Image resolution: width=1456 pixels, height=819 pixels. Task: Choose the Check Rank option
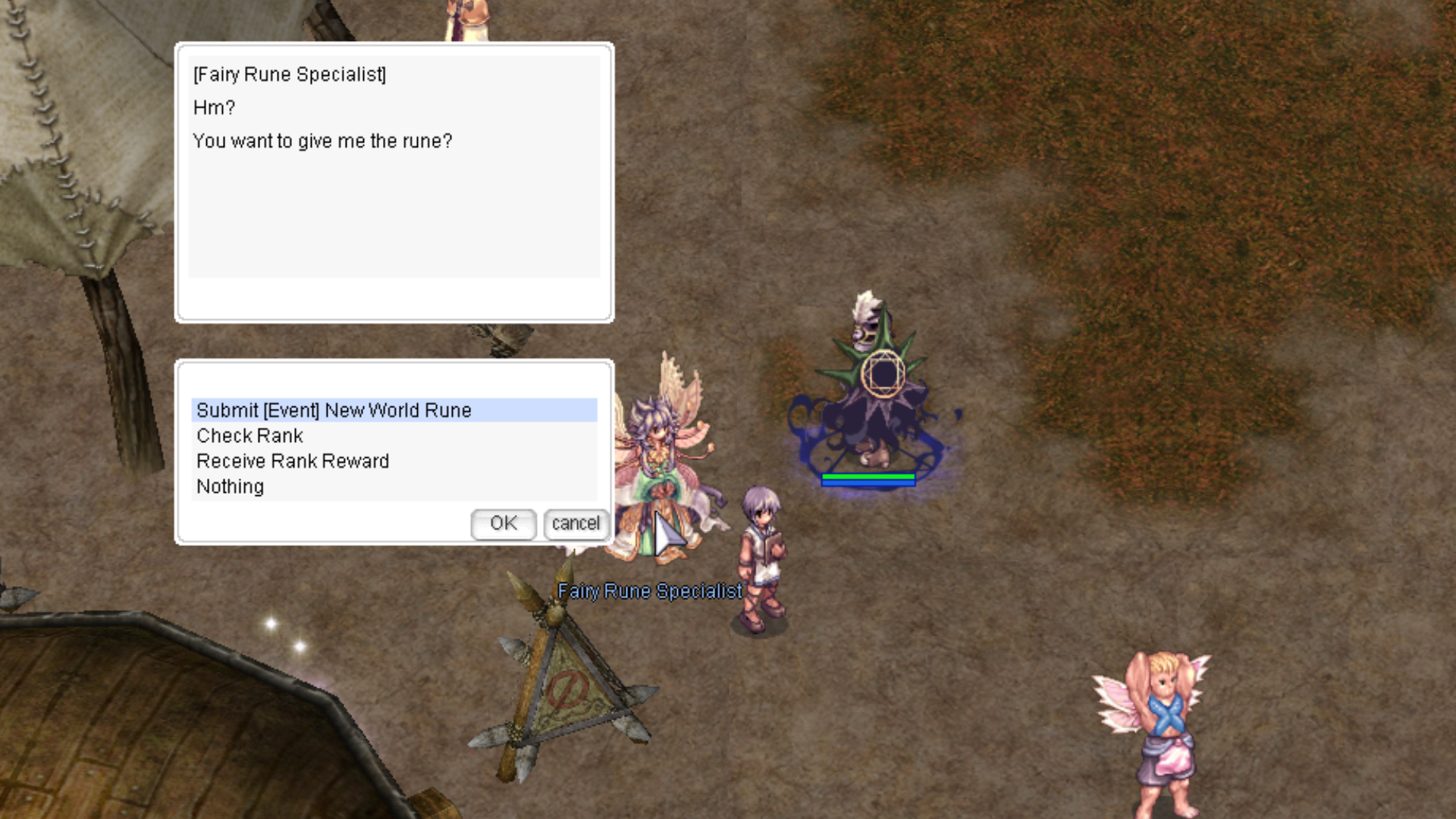tap(249, 436)
